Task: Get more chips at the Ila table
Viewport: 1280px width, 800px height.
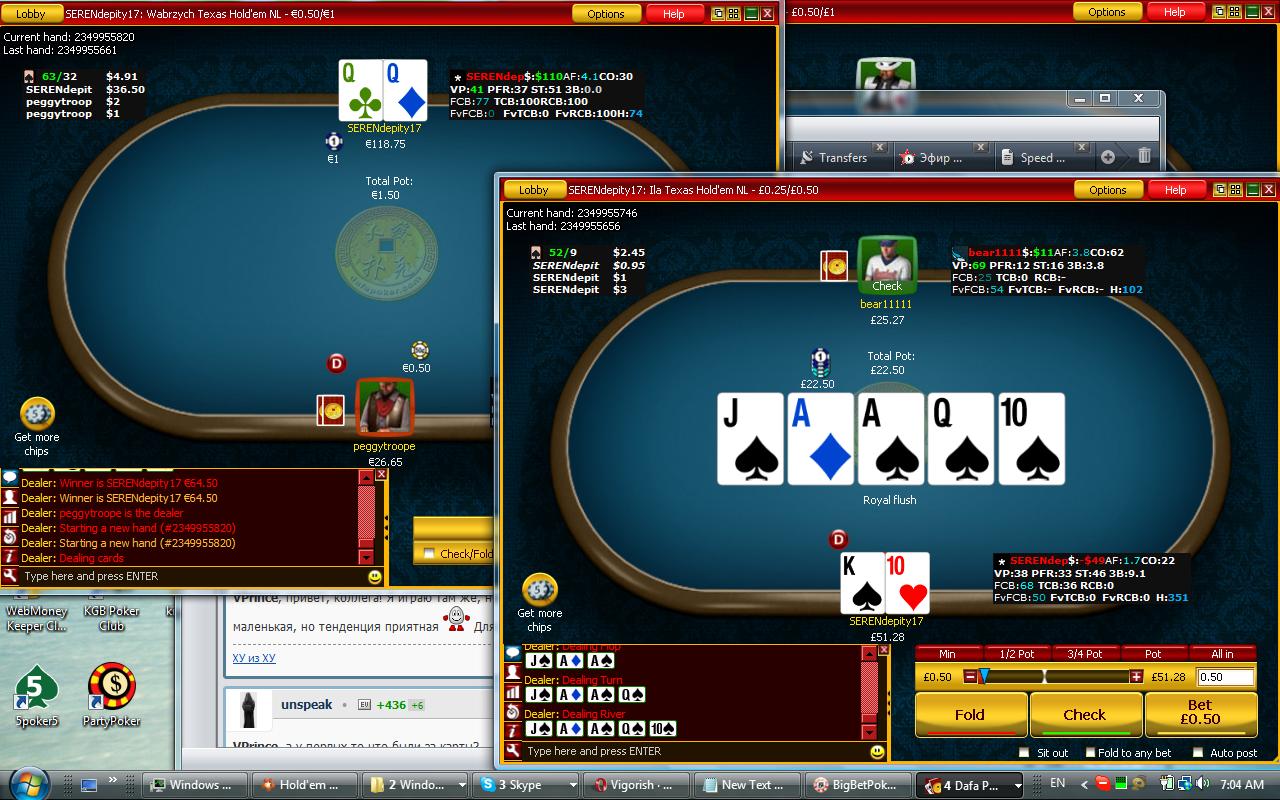Action: 539,602
